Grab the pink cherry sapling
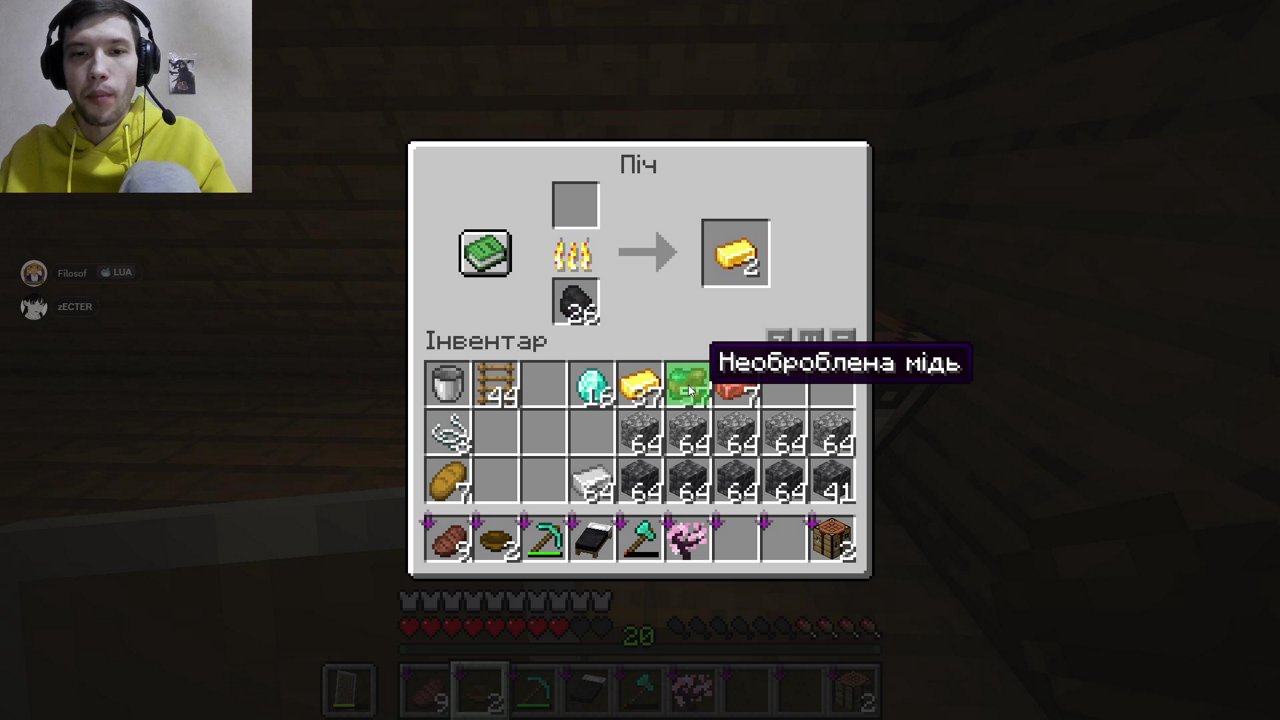 click(688, 539)
